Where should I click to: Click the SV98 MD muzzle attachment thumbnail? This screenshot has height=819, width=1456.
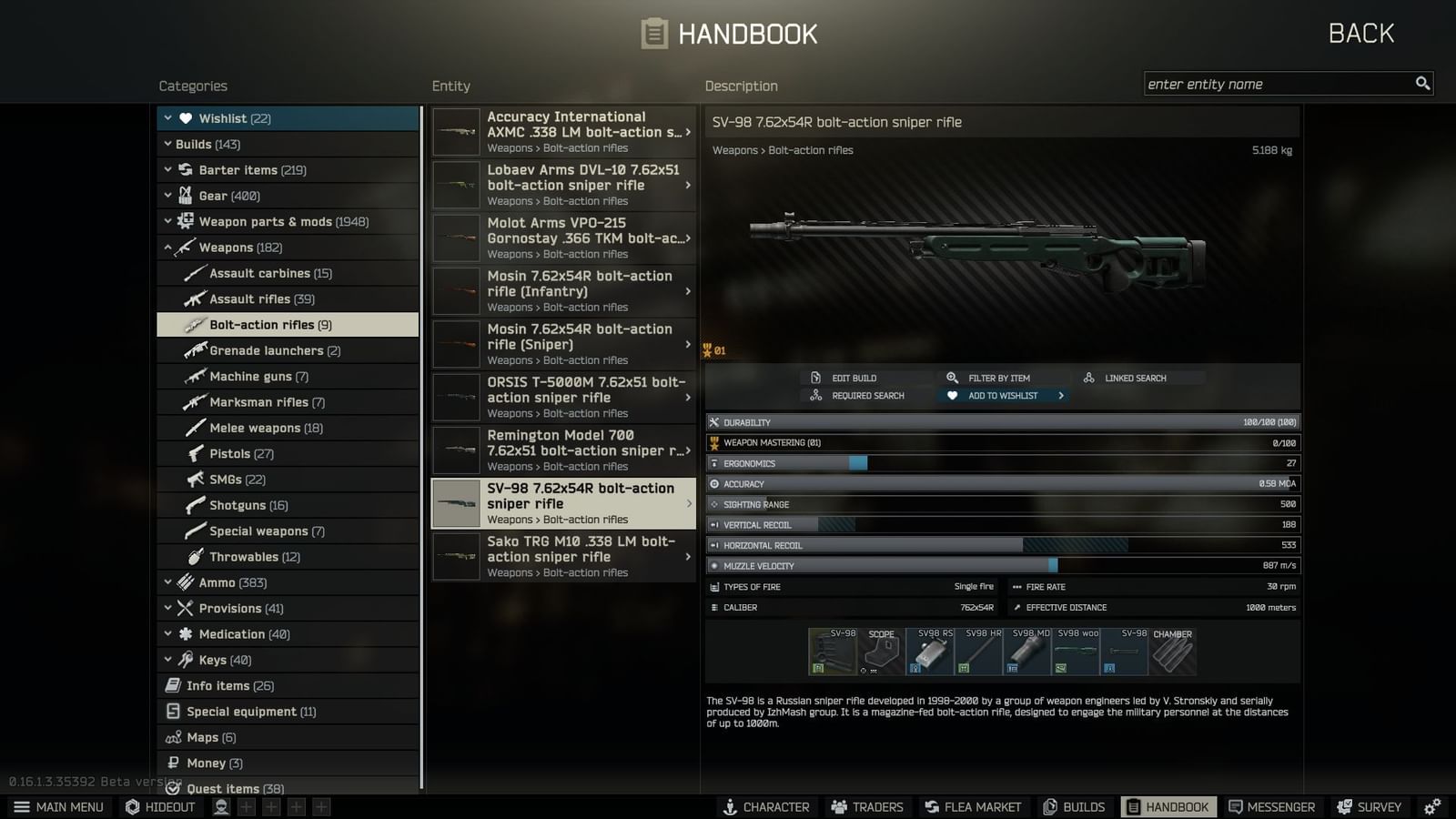[x=1026, y=651]
